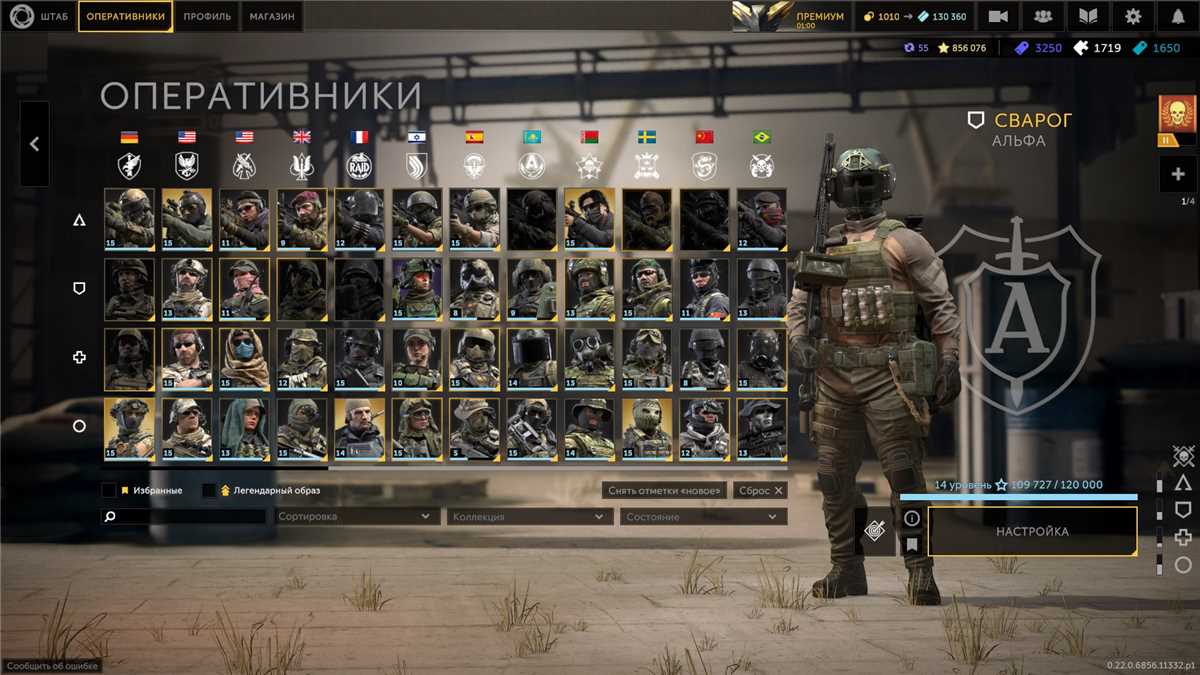The width and height of the screenshot is (1200, 675).
Task: Add a squad slot with the plus button
Action: tap(1177, 174)
